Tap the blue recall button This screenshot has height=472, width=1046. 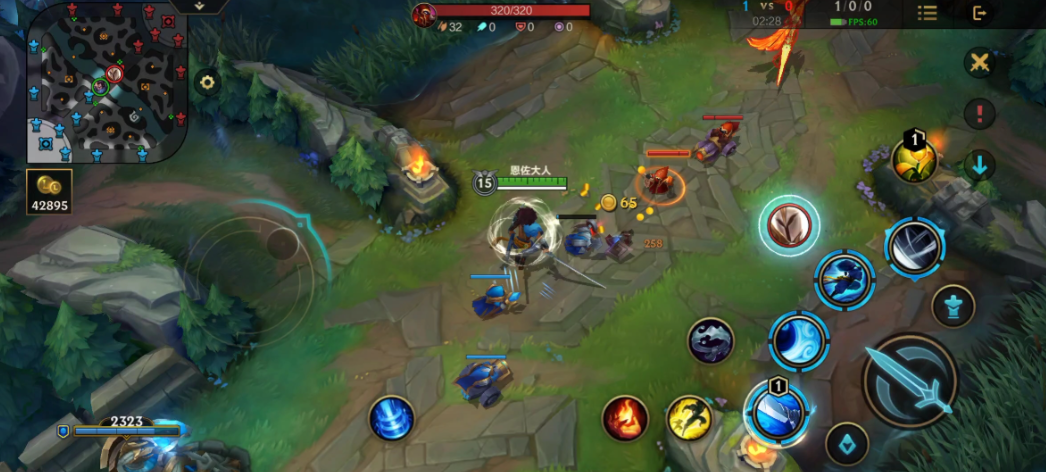(x=391, y=417)
